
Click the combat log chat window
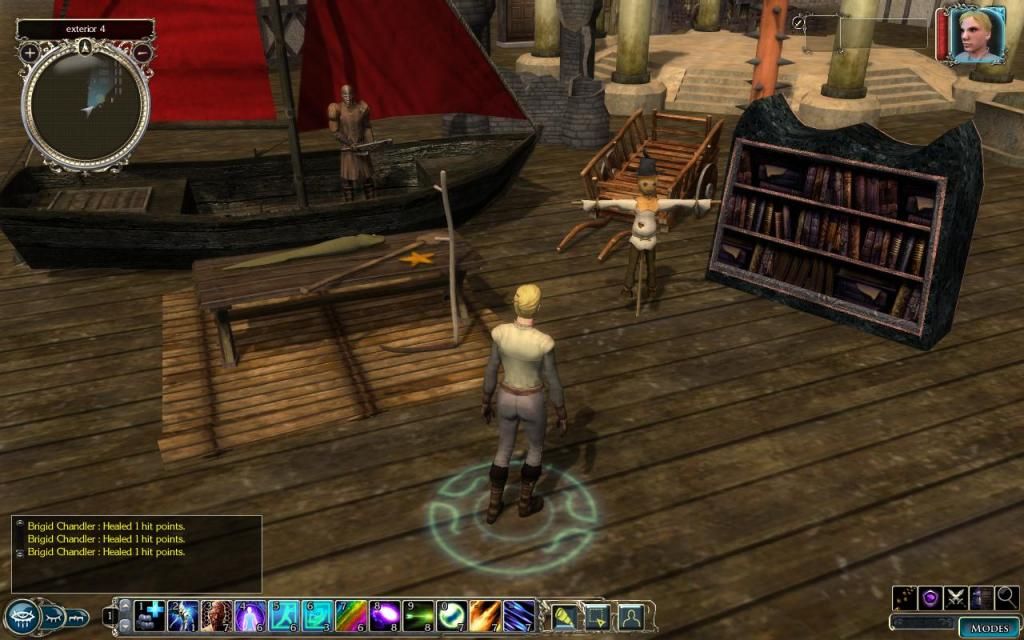tap(137, 553)
